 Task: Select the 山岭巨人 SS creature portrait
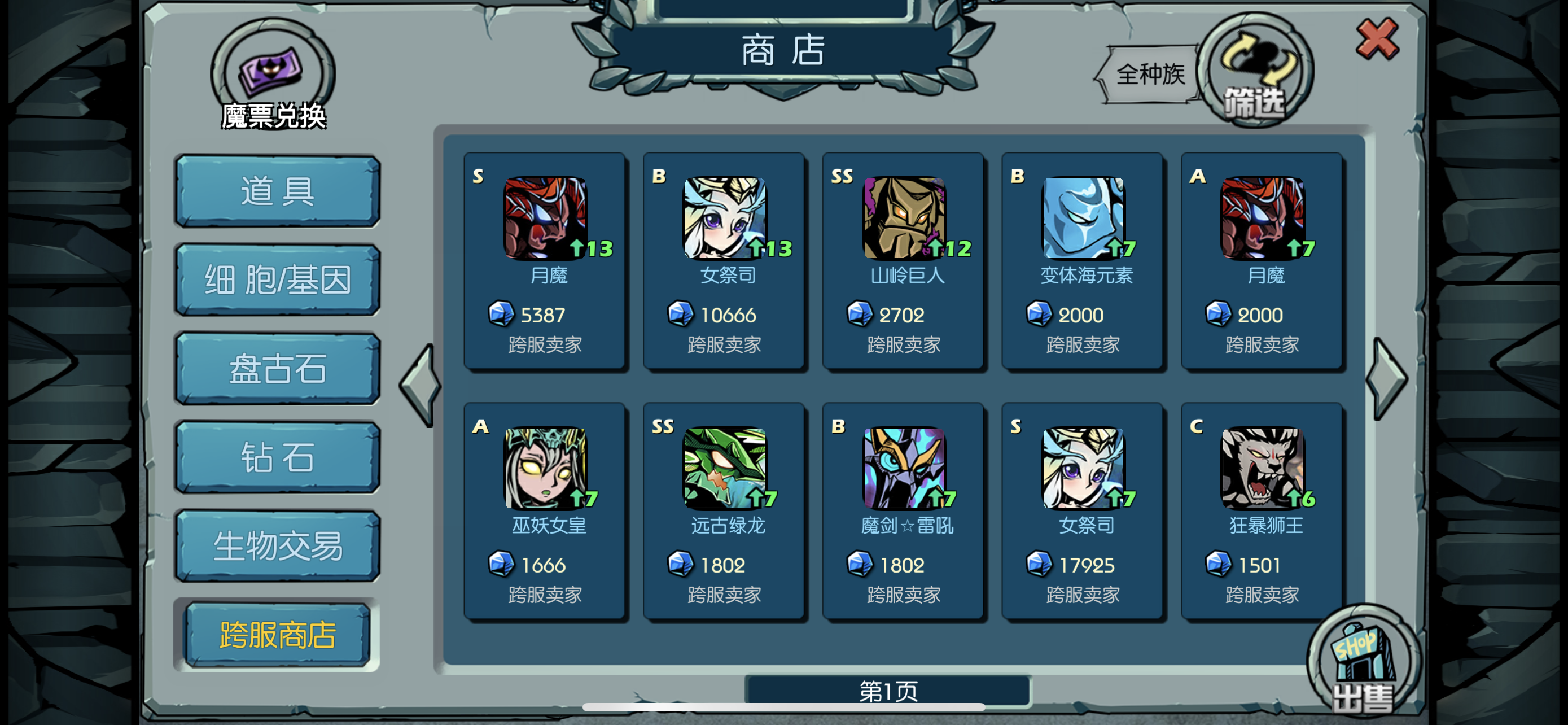coord(904,218)
